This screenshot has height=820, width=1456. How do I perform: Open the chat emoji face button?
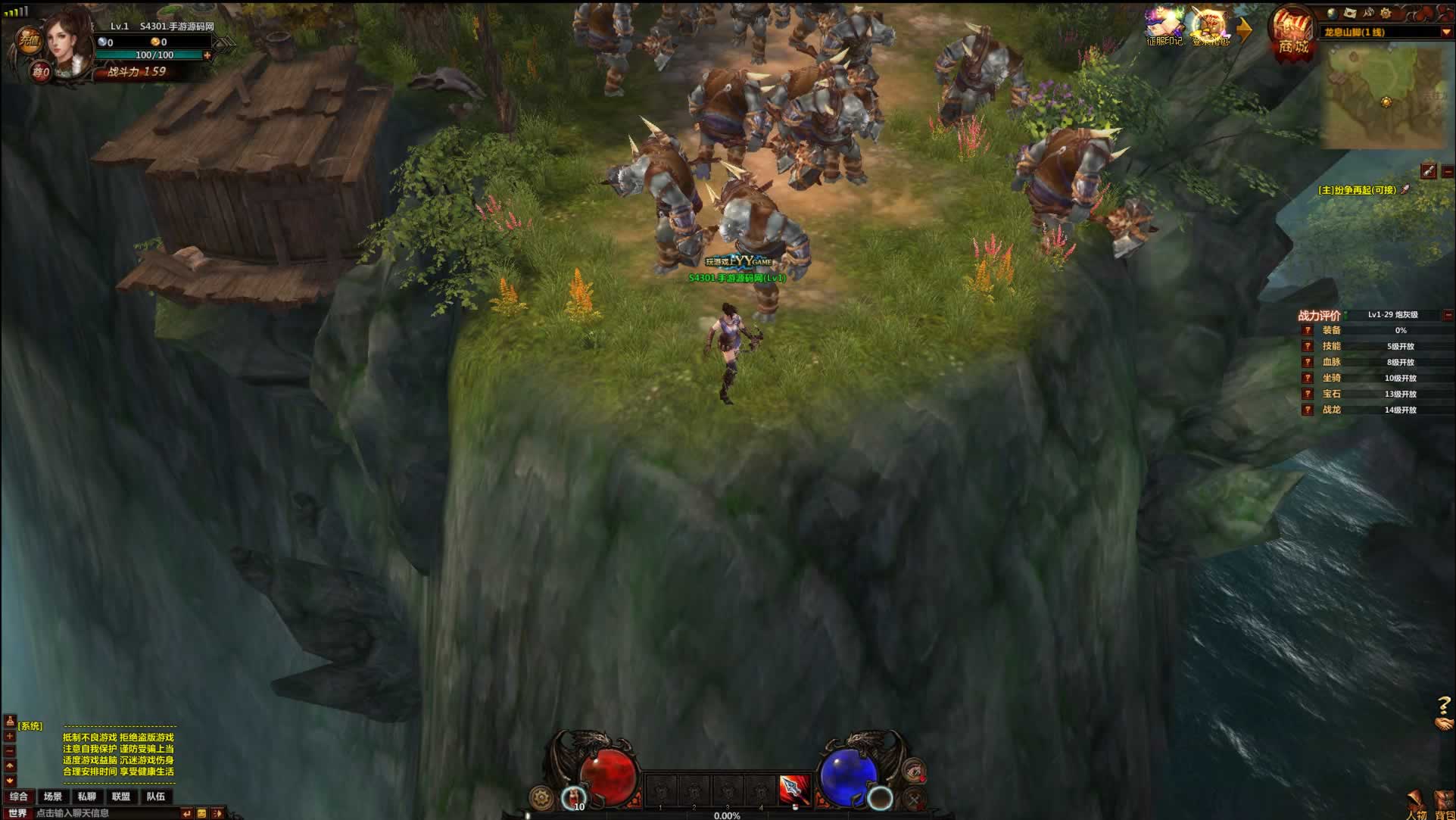click(x=201, y=813)
